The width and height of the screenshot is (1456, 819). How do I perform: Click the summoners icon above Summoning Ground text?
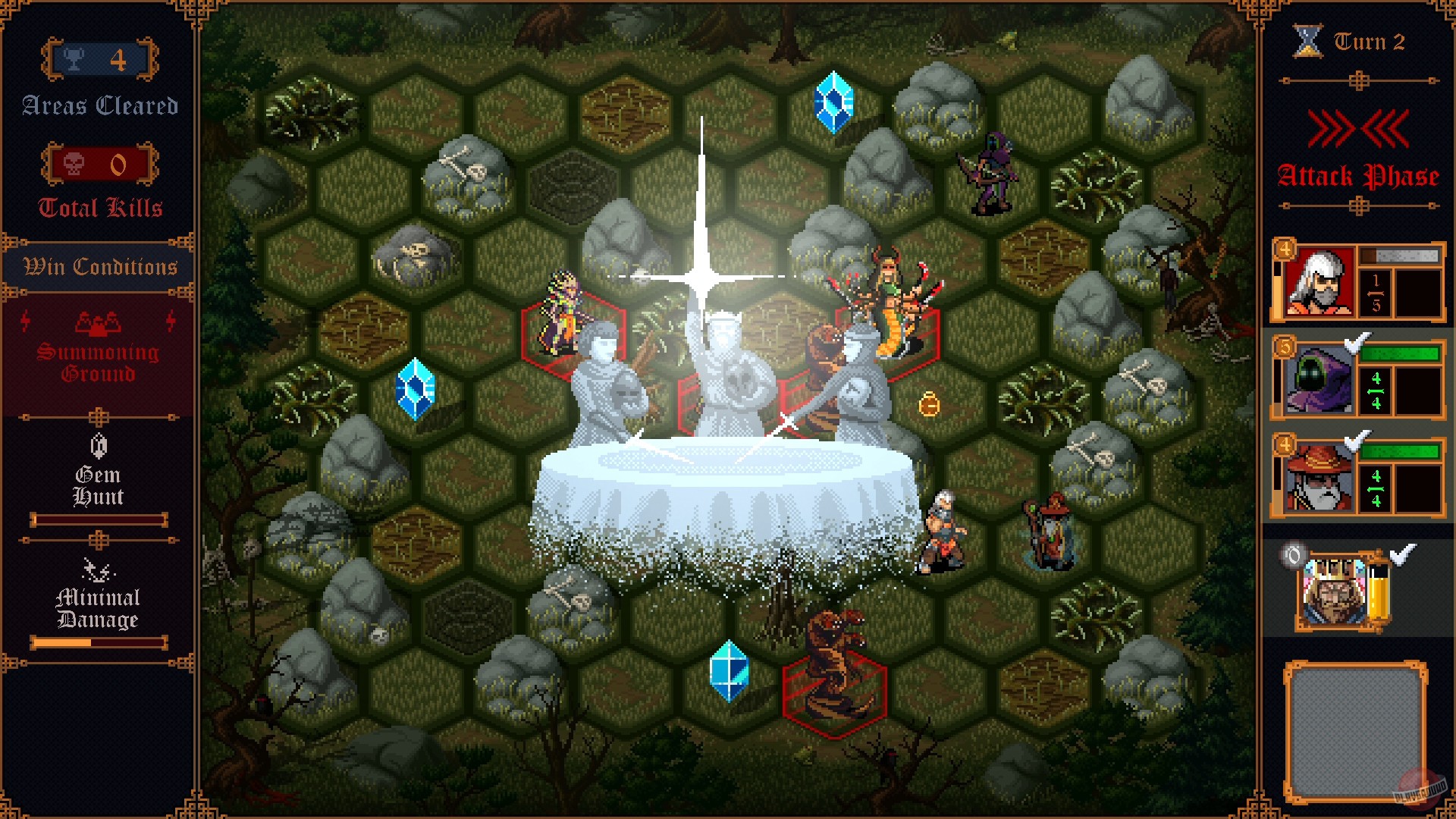point(97,325)
